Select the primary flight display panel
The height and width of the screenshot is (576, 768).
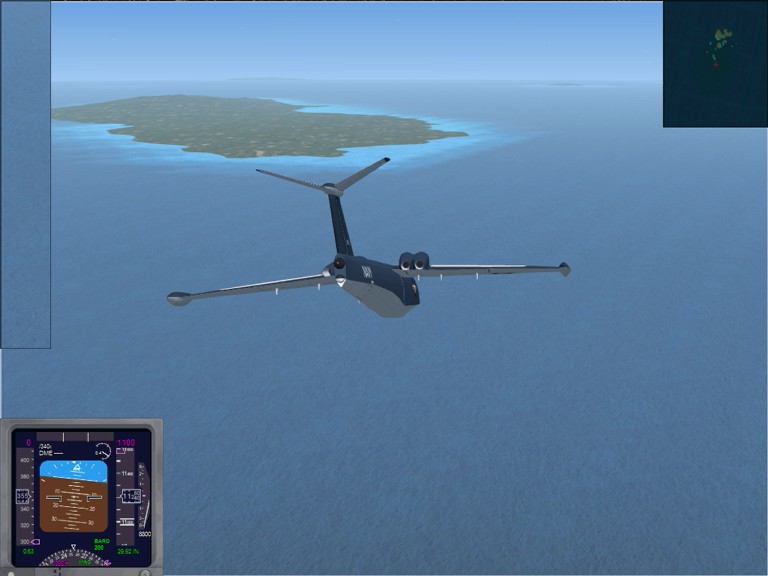click(81, 497)
